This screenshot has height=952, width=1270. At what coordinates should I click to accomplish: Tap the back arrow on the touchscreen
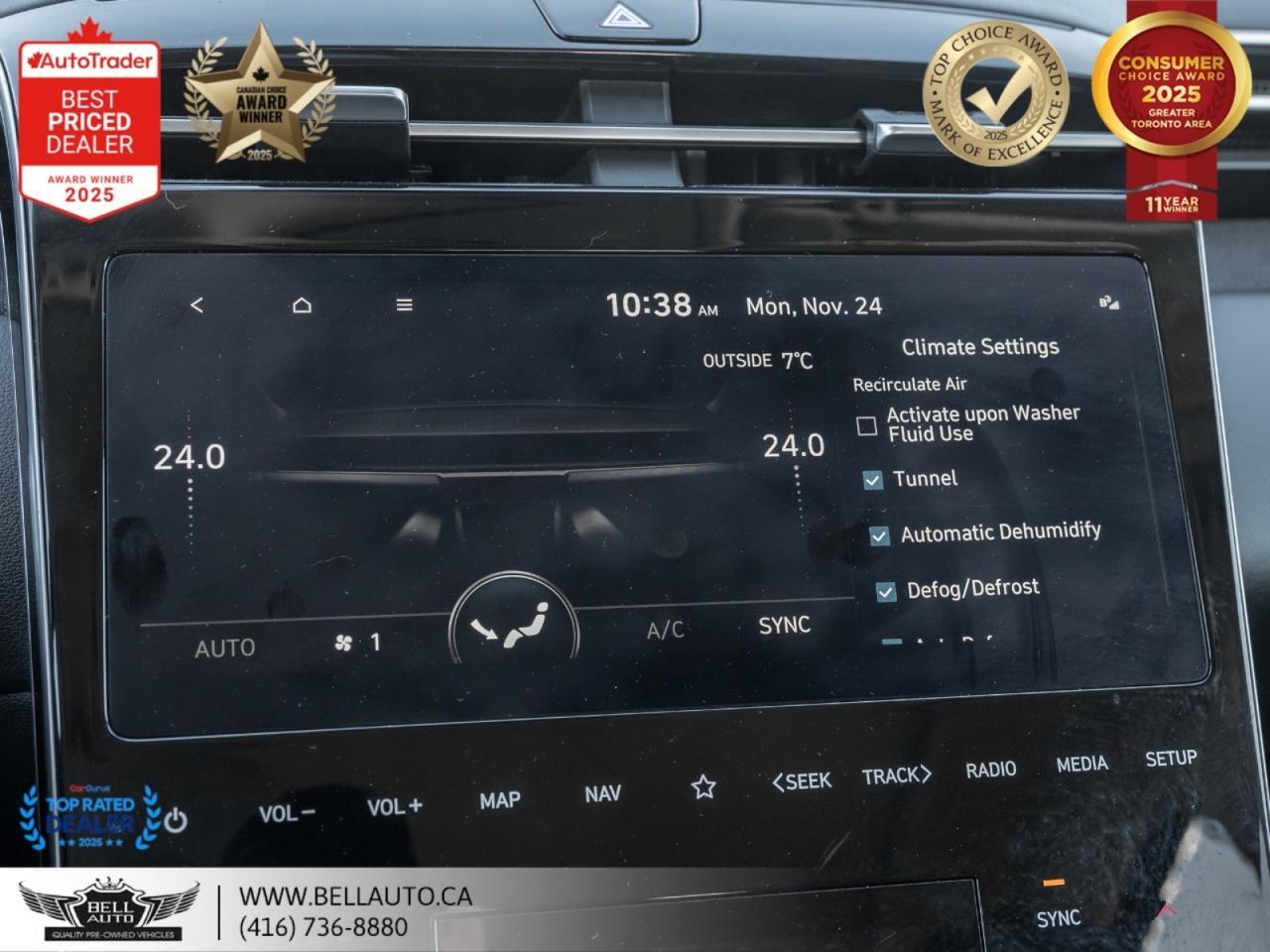[x=196, y=305]
